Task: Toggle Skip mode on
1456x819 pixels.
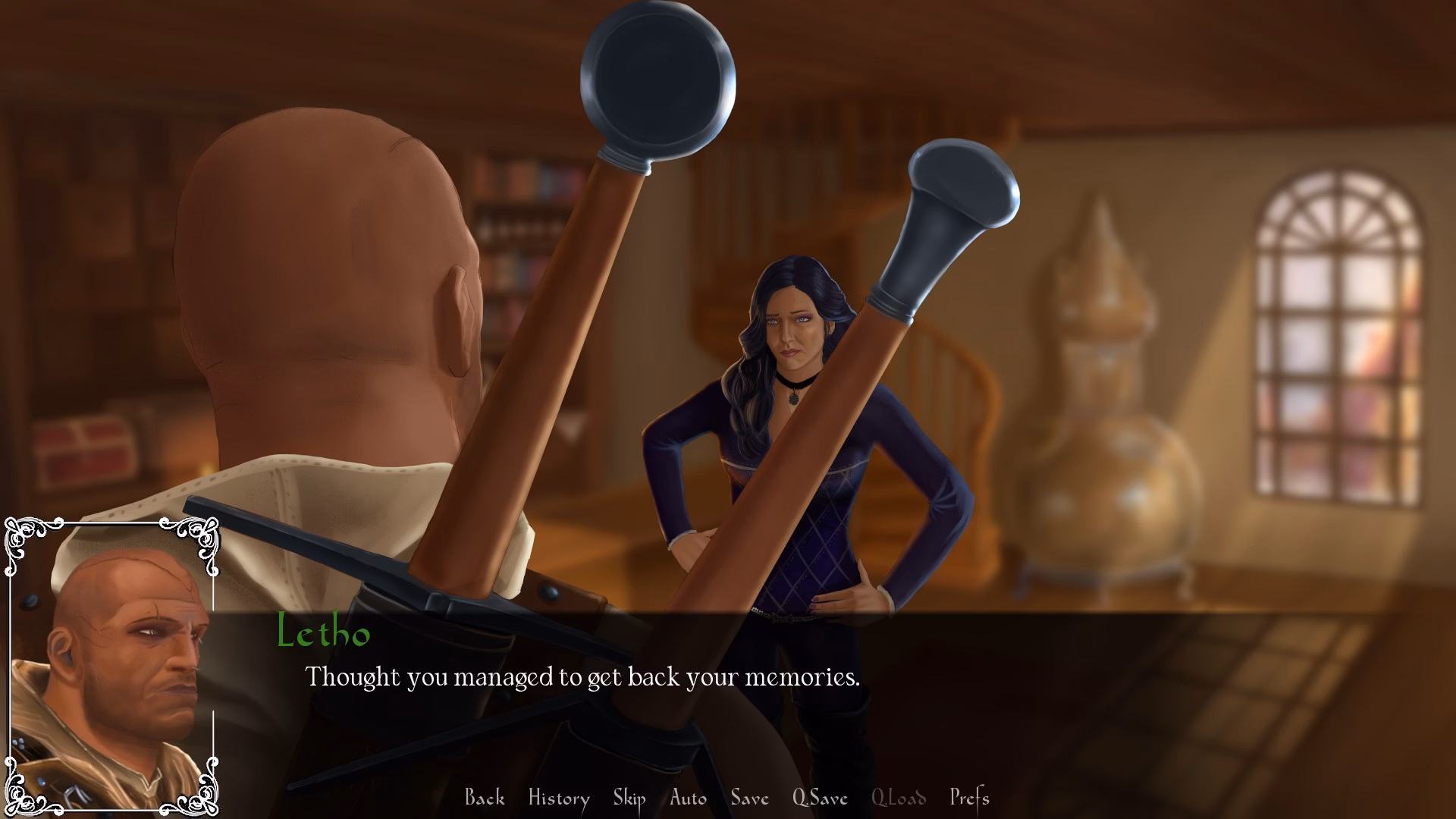Action: [629, 798]
